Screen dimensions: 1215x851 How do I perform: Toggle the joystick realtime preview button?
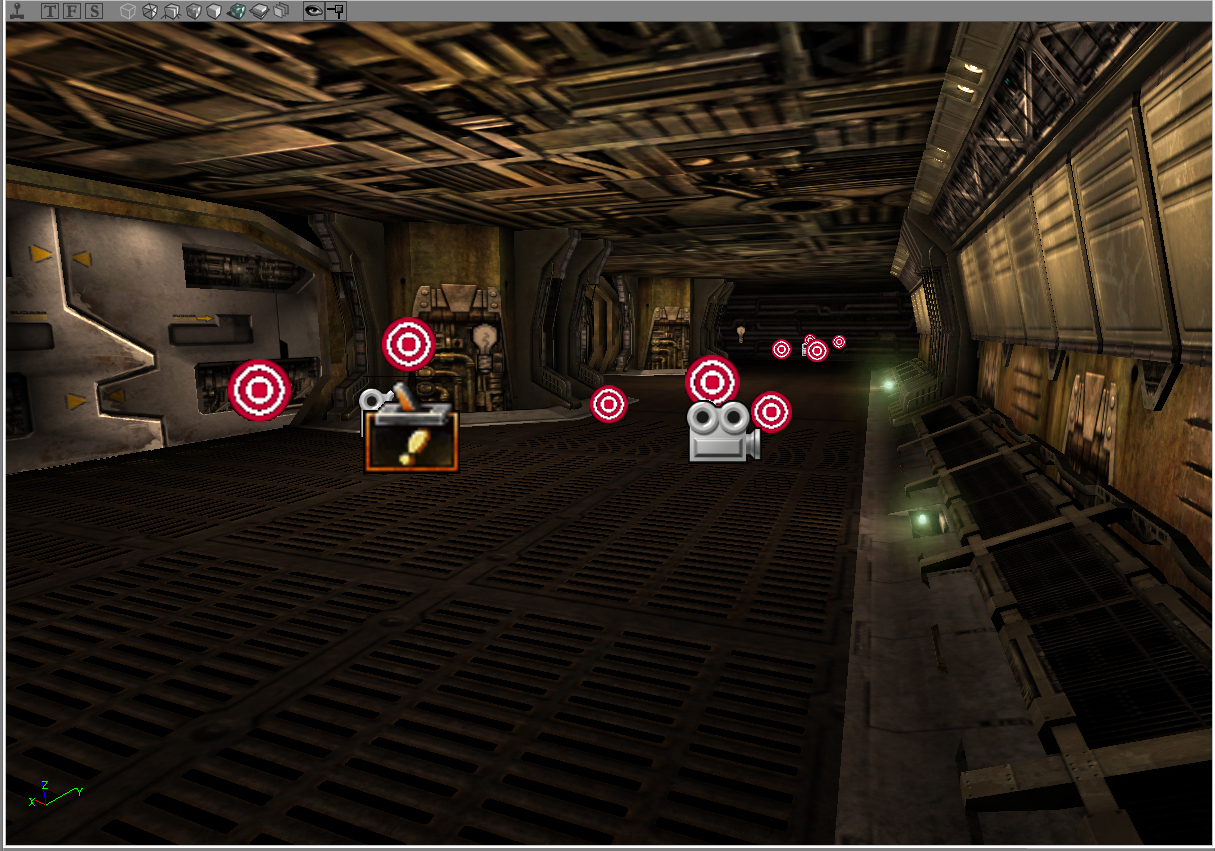(16, 11)
